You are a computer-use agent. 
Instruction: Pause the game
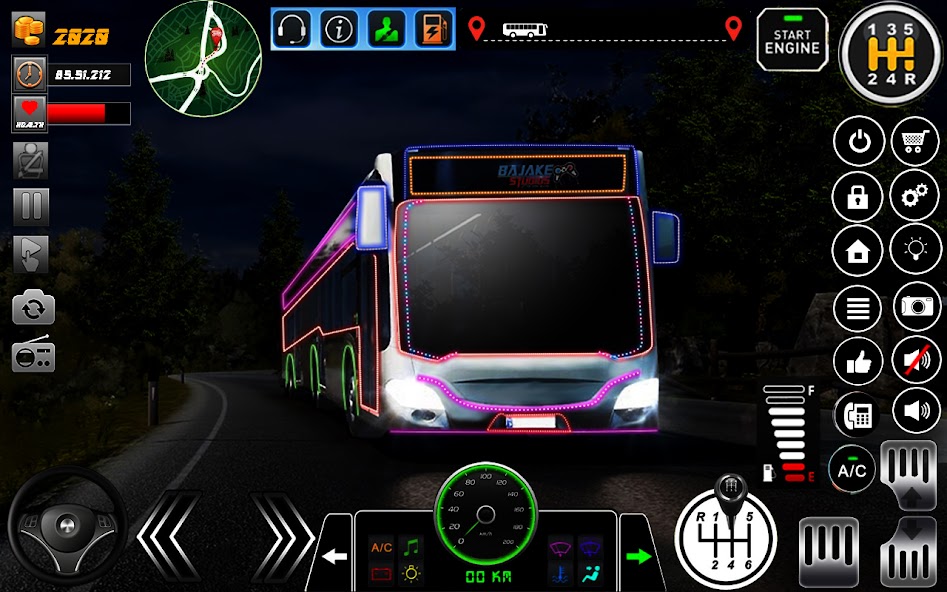pyautogui.click(x=31, y=207)
